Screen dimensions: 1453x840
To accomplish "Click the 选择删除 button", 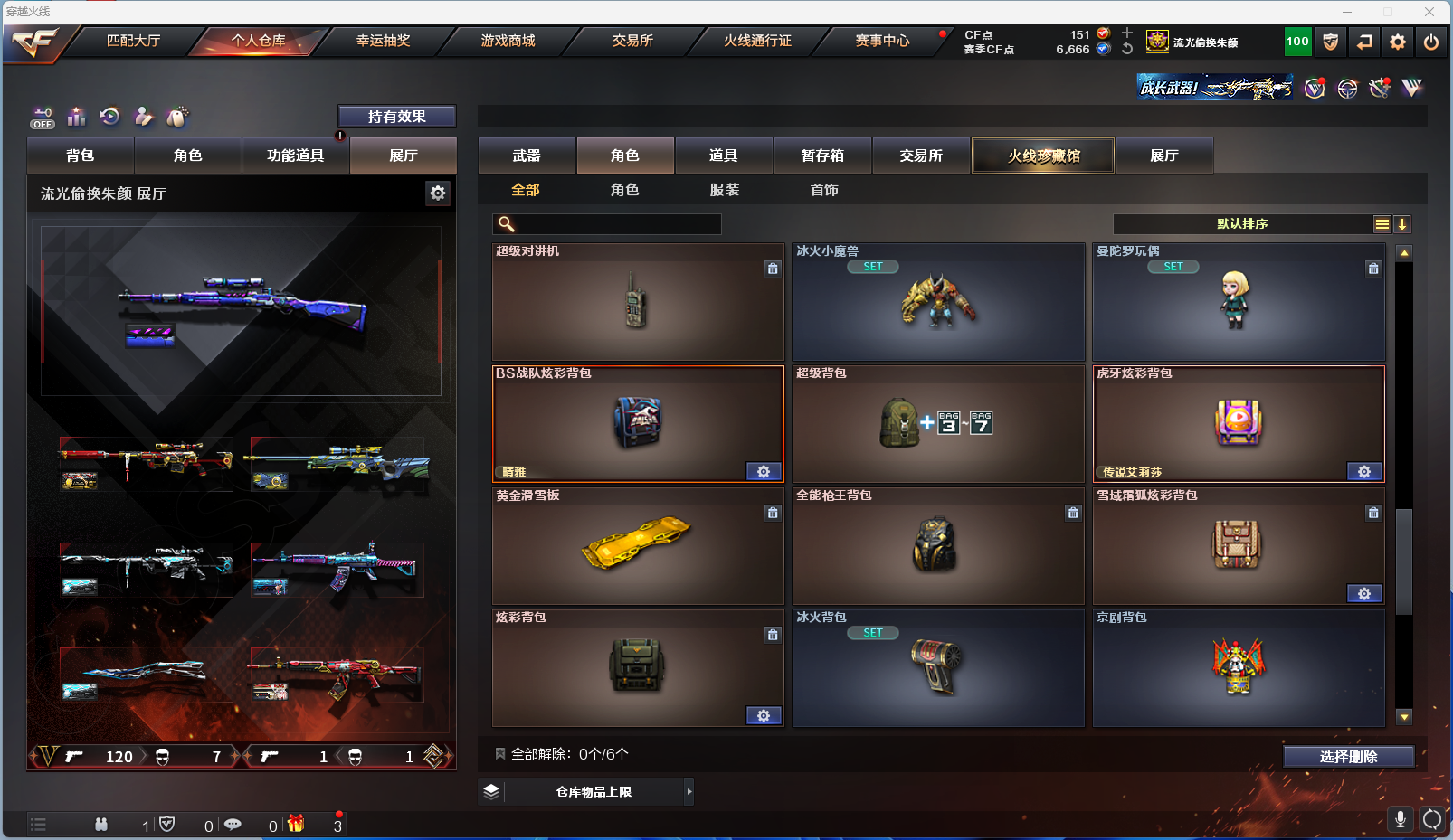I will [x=1348, y=757].
